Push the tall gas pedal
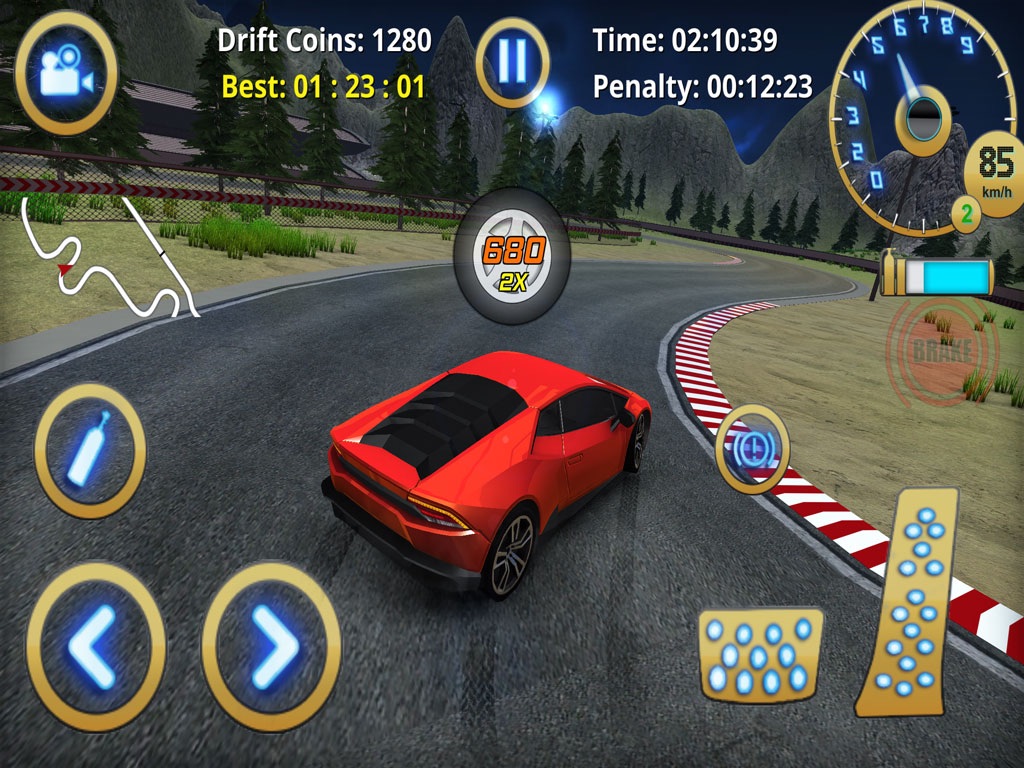 pyautogui.click(x=909, y=603)
